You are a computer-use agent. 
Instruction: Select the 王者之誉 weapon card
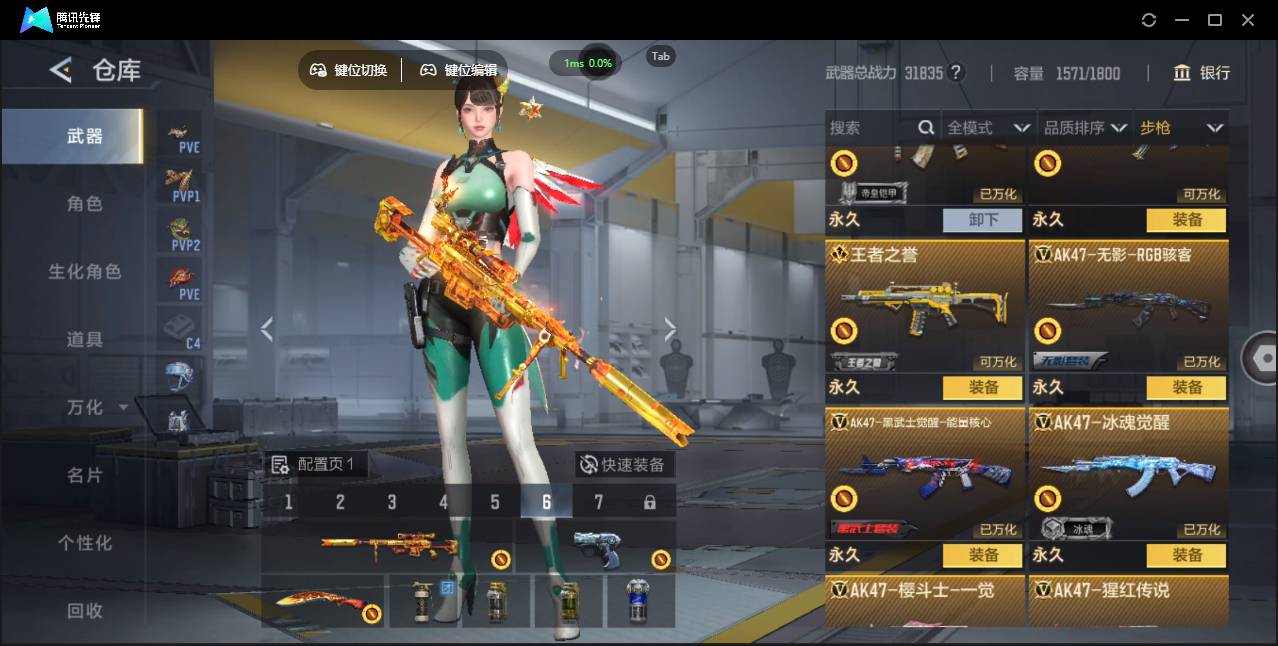point(925,307)
